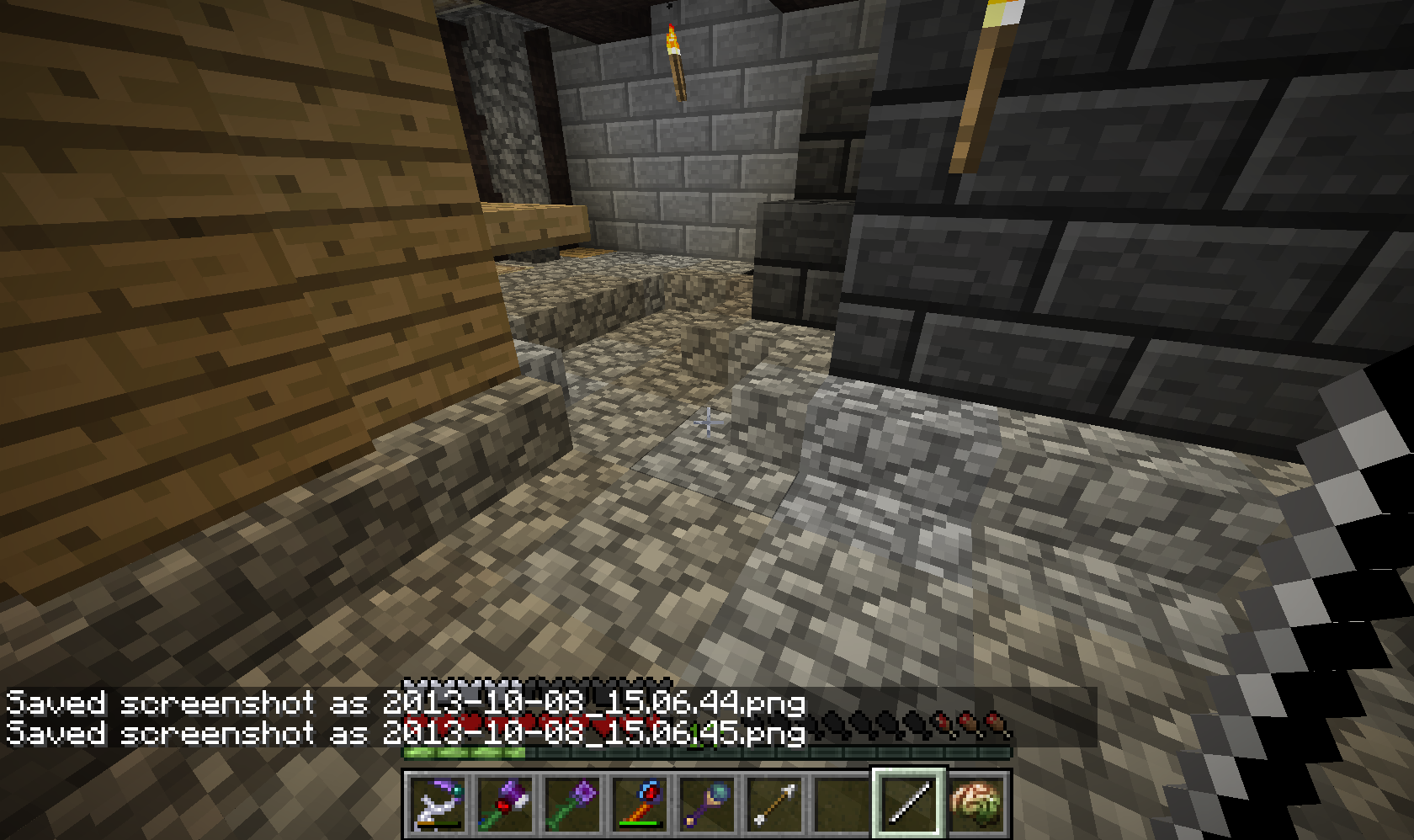Select the purple axe with red gem

coord(507,802)
